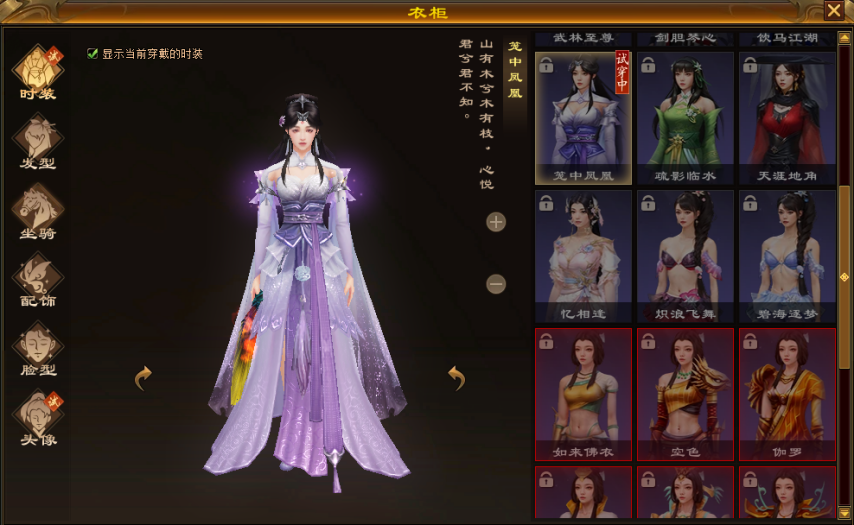Image resolution: width=854 pixels, height=525 pixels.
Task: Zoom in on character with plus button
Action: coord(496,222)
